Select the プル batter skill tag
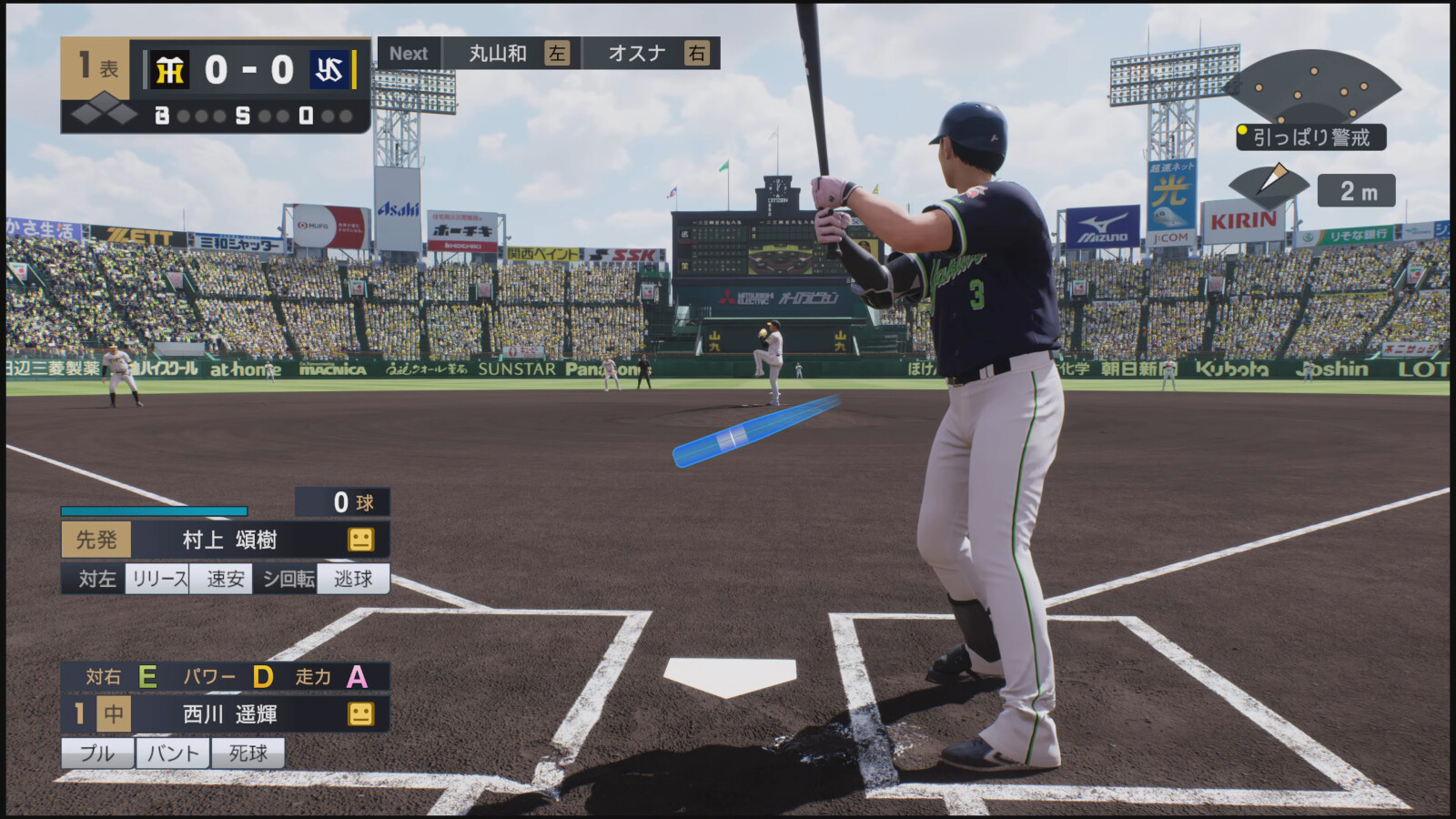Viewport: 1456px width, 819px height. tap(97, 753)
